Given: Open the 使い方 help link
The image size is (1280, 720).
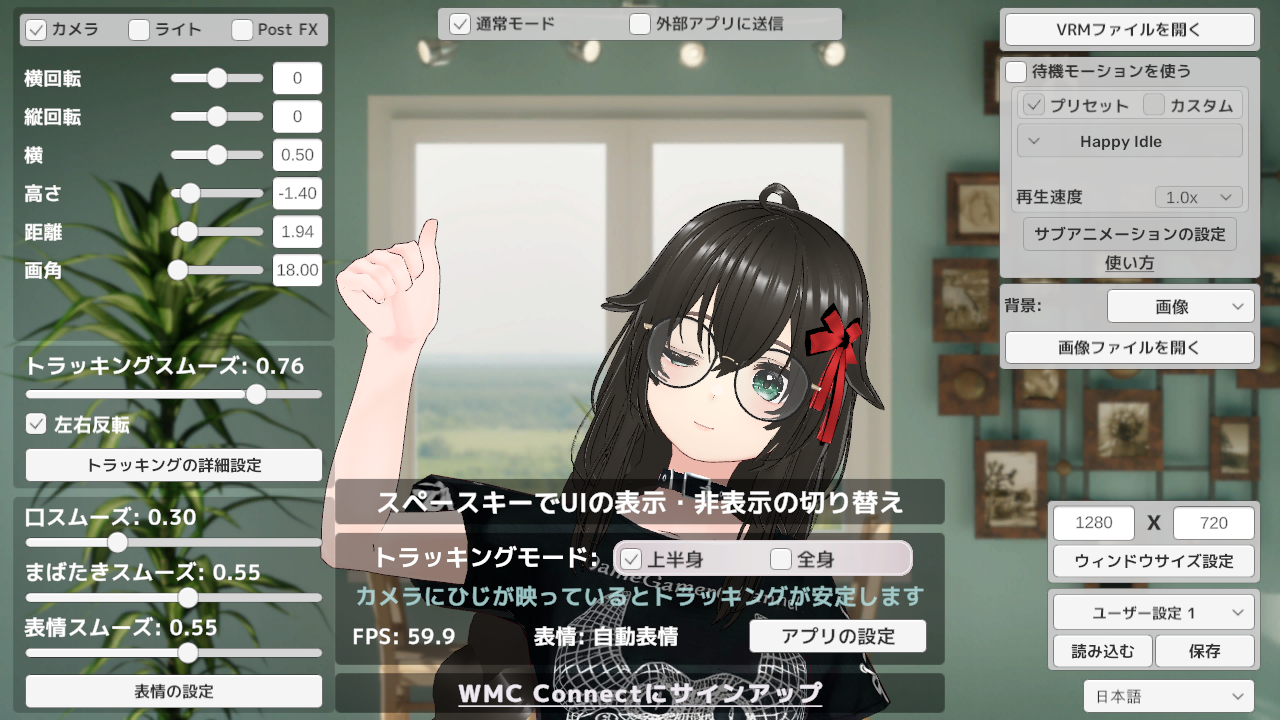Looking at the screenshot, I should click(1129, 263).
